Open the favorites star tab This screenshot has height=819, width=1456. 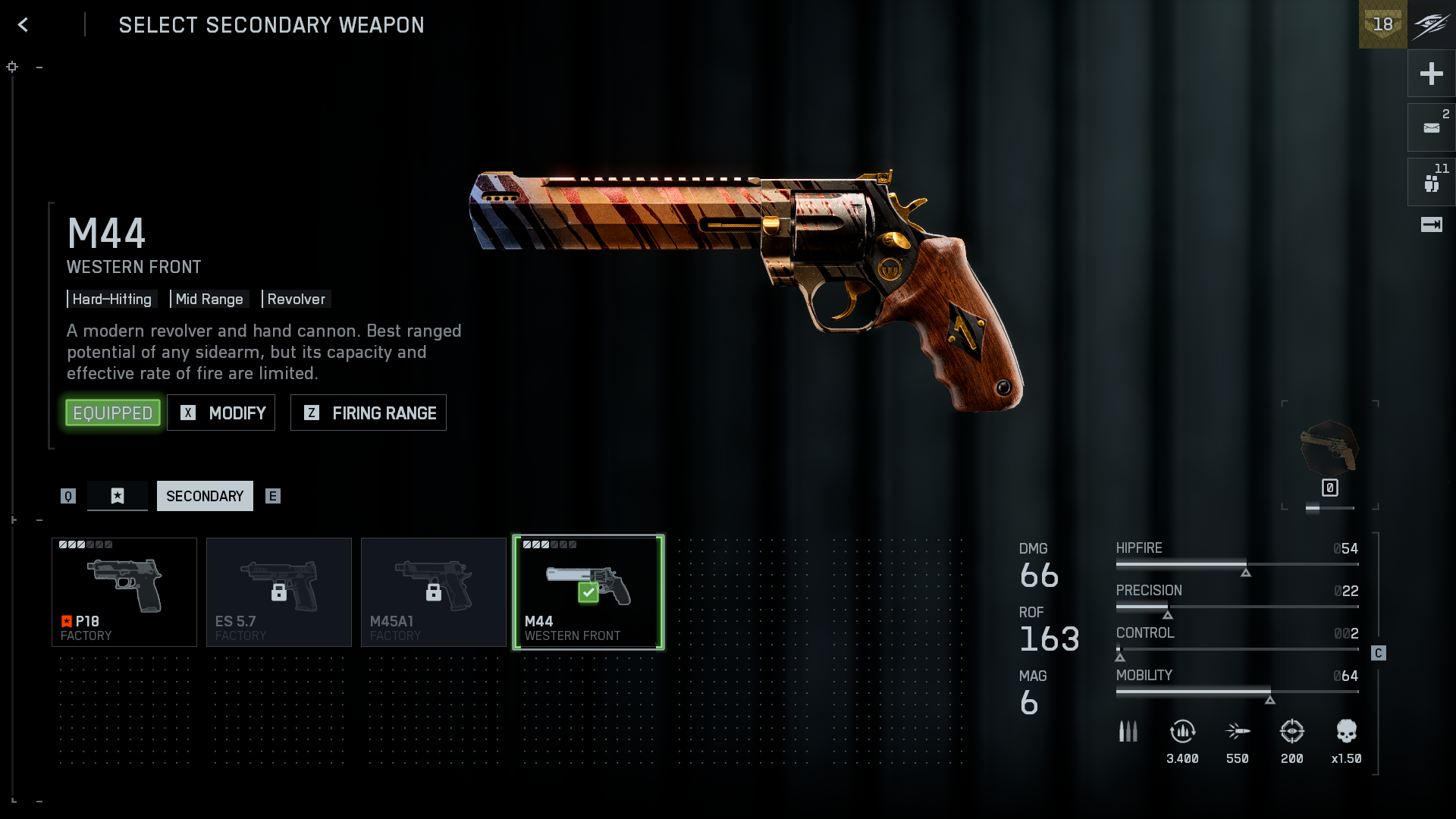(x=118, y=496)
